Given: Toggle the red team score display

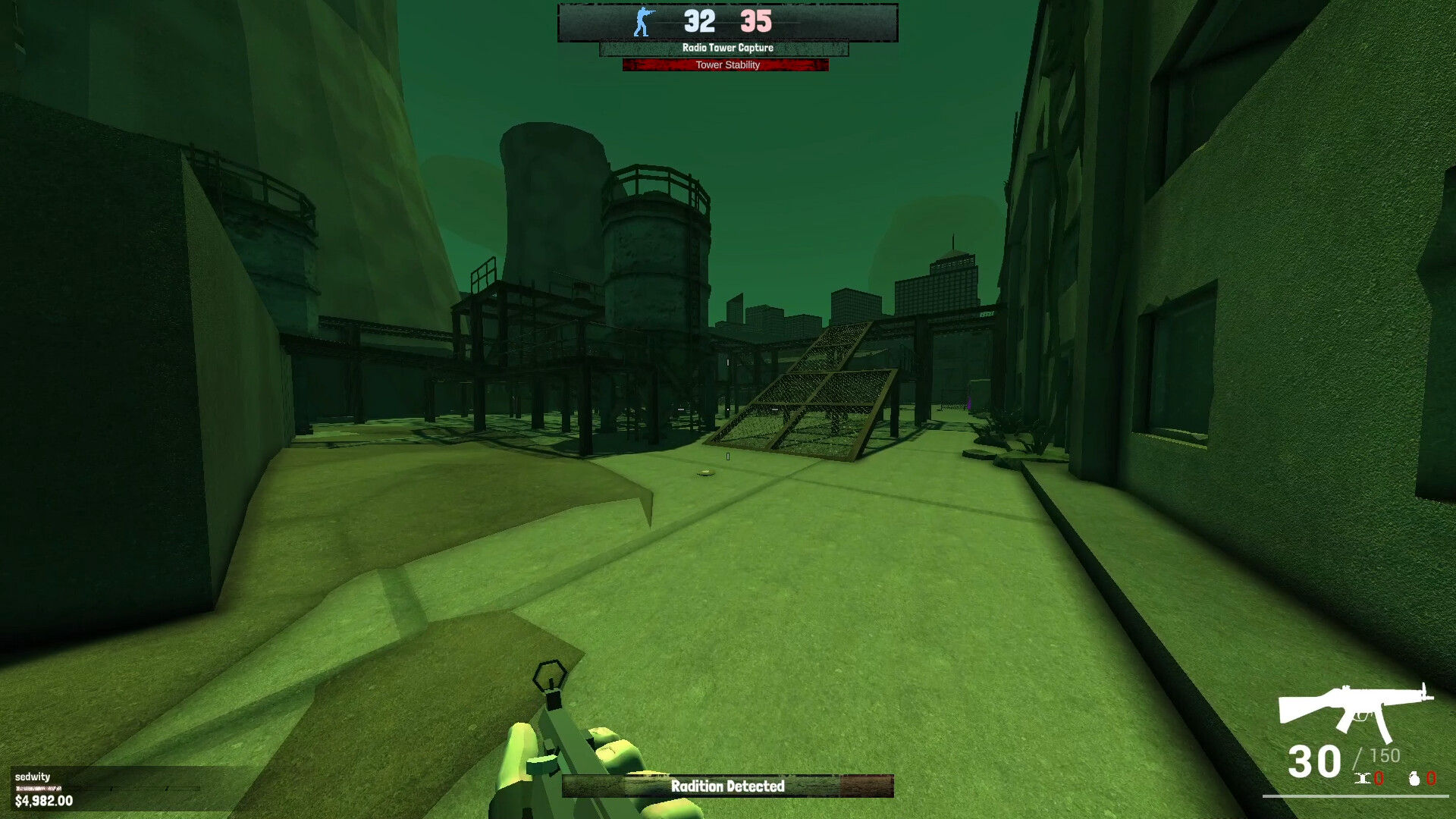Looking at the screenshot, I should coord(755,21).
